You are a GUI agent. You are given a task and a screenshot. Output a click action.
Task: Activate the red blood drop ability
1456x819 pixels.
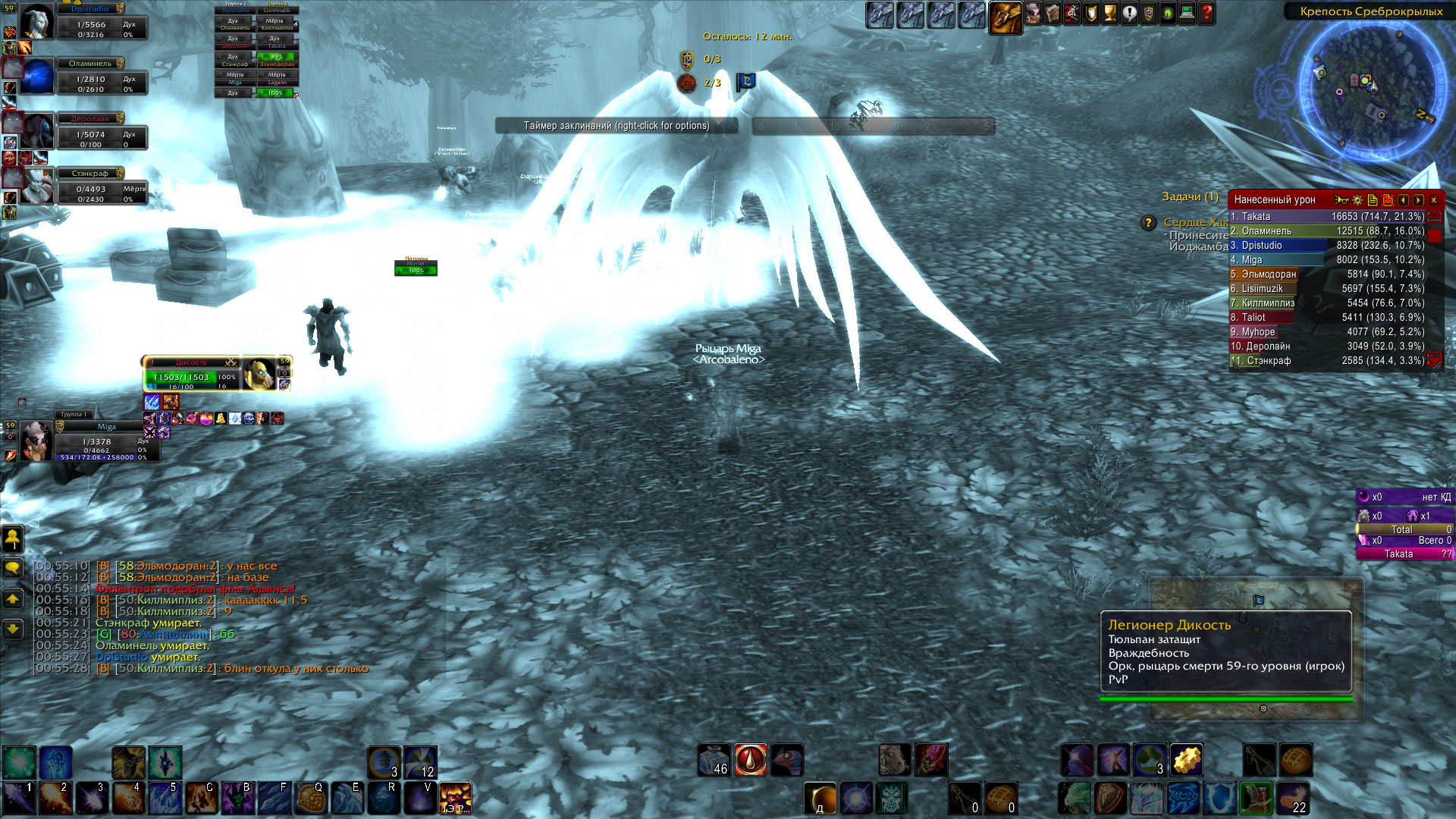click(750, 760)
